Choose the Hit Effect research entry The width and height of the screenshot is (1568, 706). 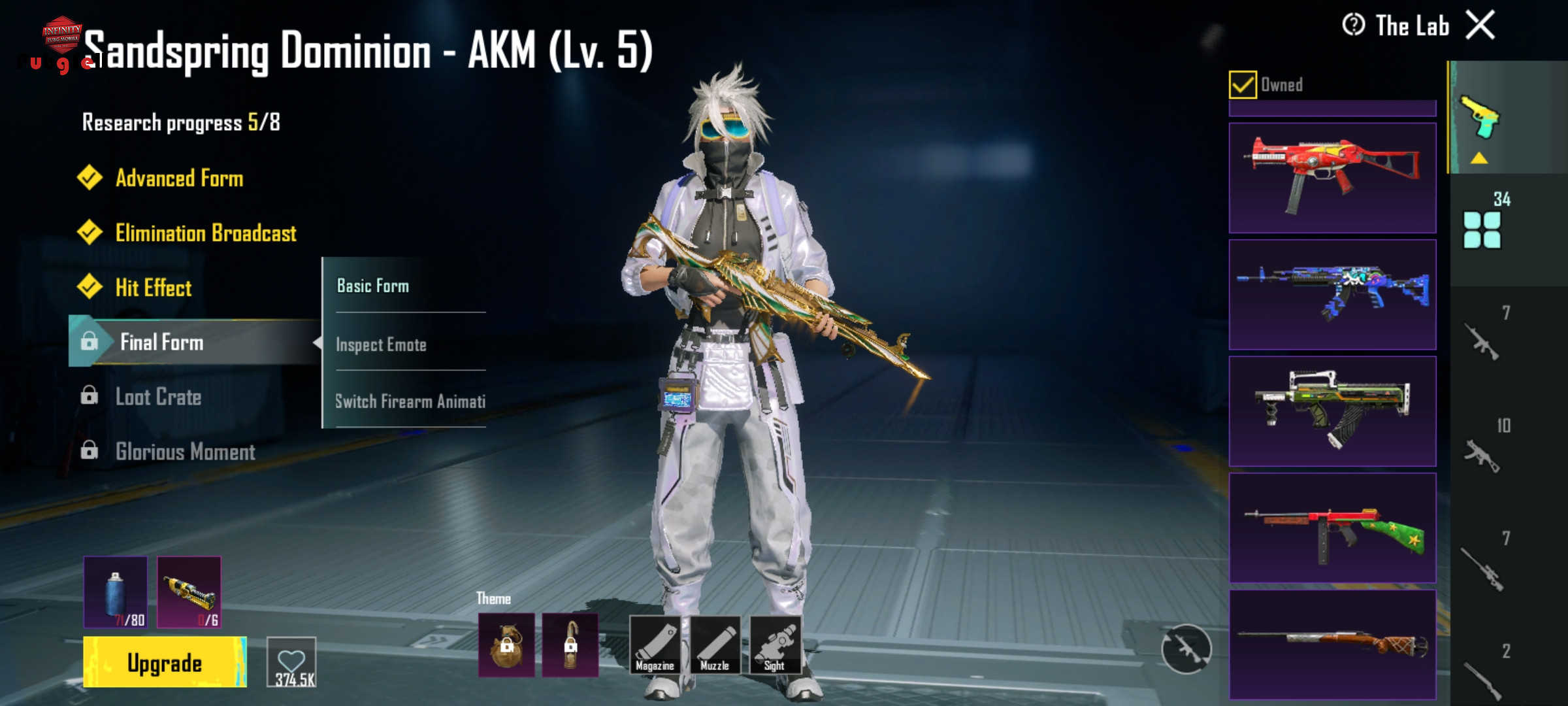tap(153, 288)
